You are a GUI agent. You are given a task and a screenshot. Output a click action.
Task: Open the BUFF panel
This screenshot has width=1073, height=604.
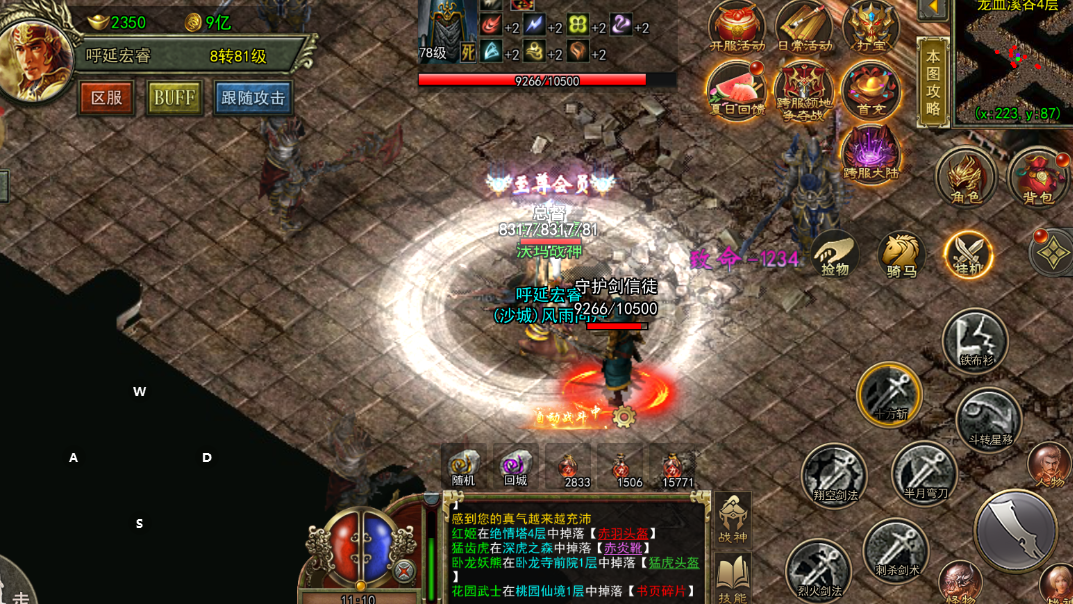[x=174, y=98]
